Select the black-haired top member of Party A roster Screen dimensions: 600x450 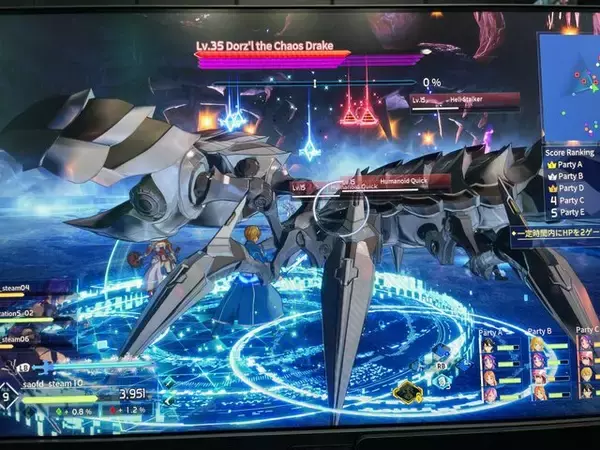click(489, 343)
